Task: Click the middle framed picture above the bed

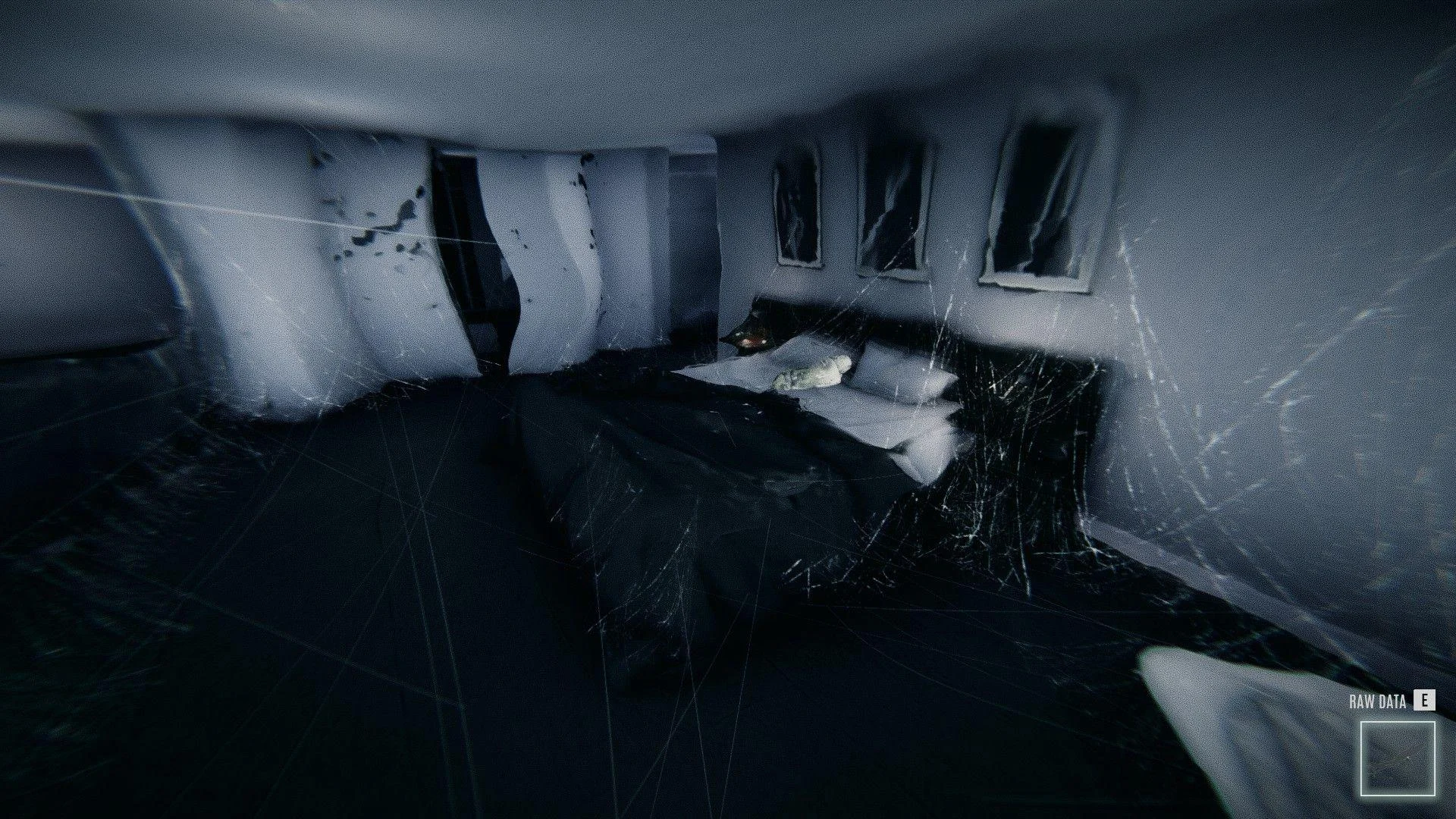Action: pyautogui.click(x=895, y=211)
